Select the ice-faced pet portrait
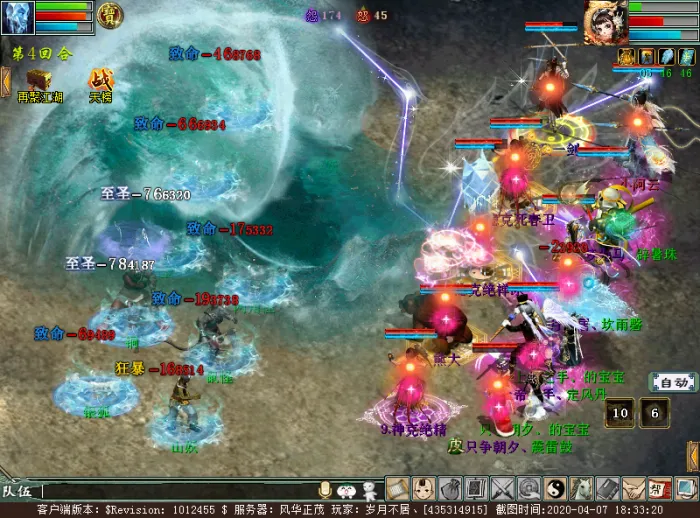This screenshot has width=700, height=518. point(18,17)
